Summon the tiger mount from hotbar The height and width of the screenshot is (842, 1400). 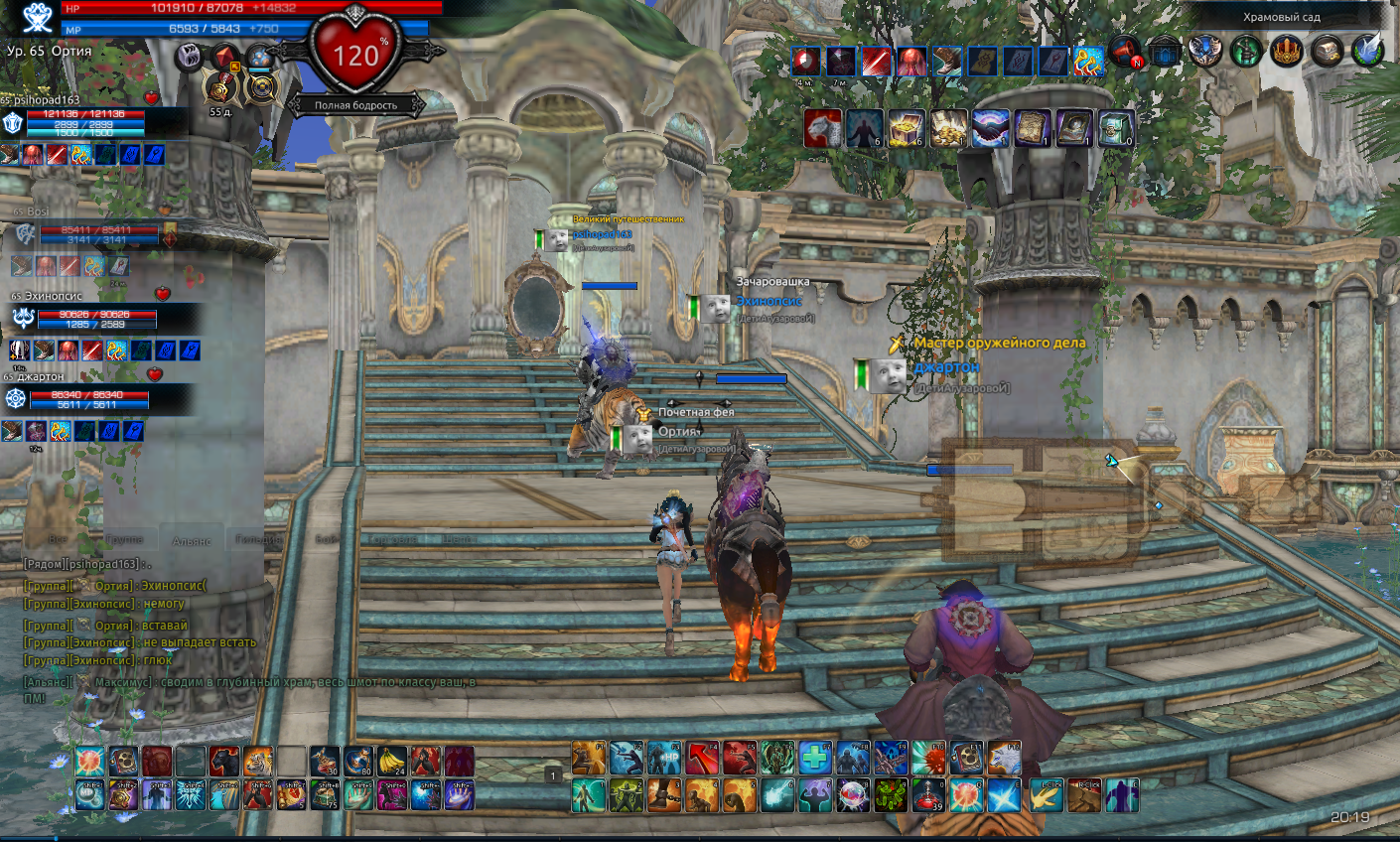pos(258,762)
